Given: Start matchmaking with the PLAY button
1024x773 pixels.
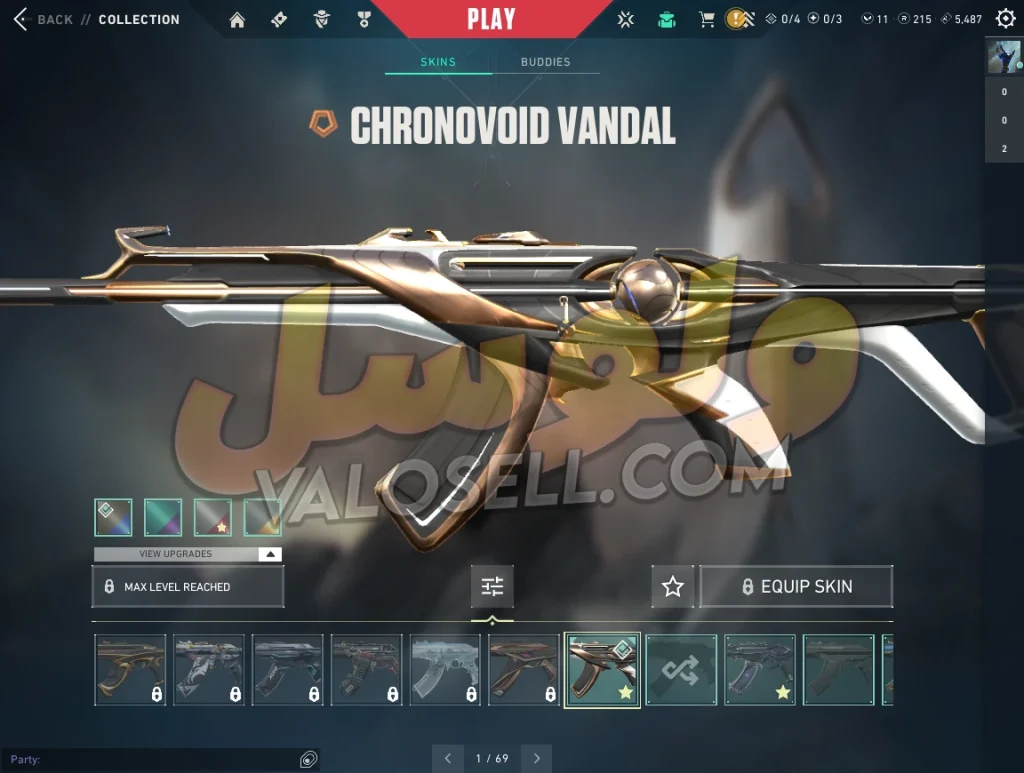Looking at the screenshot, I should click(x=491, y=19).
